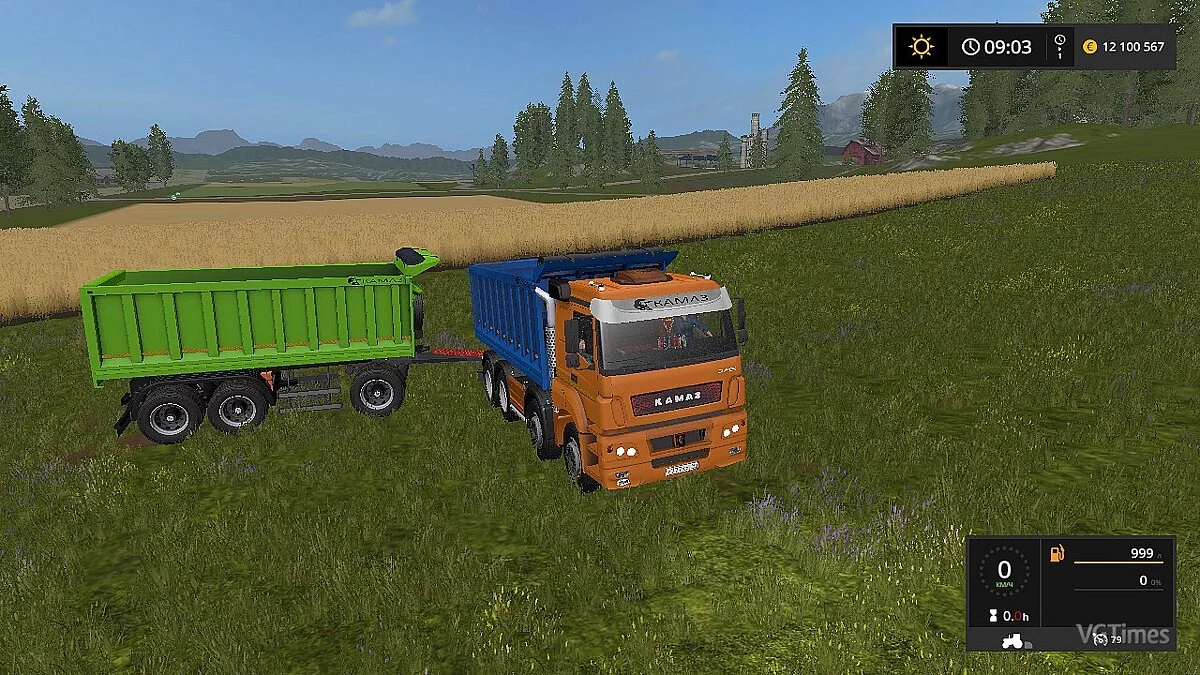This screenshot has width=1200, height=675.
Task: Click the sun weather icon
Action: pos(920,46)
